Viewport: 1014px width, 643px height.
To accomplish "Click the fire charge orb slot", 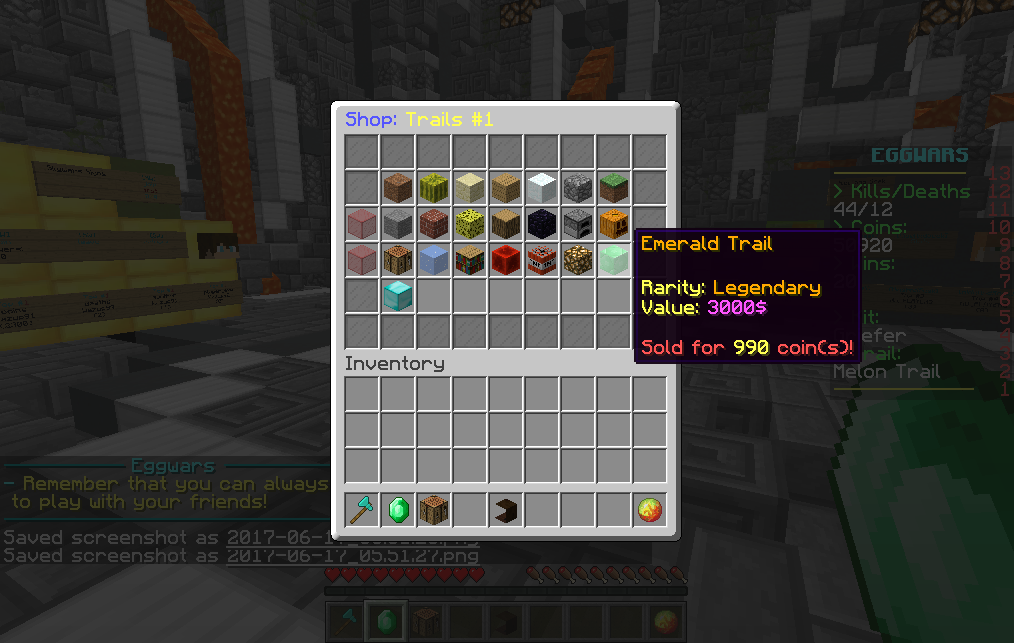I will 649,510.
